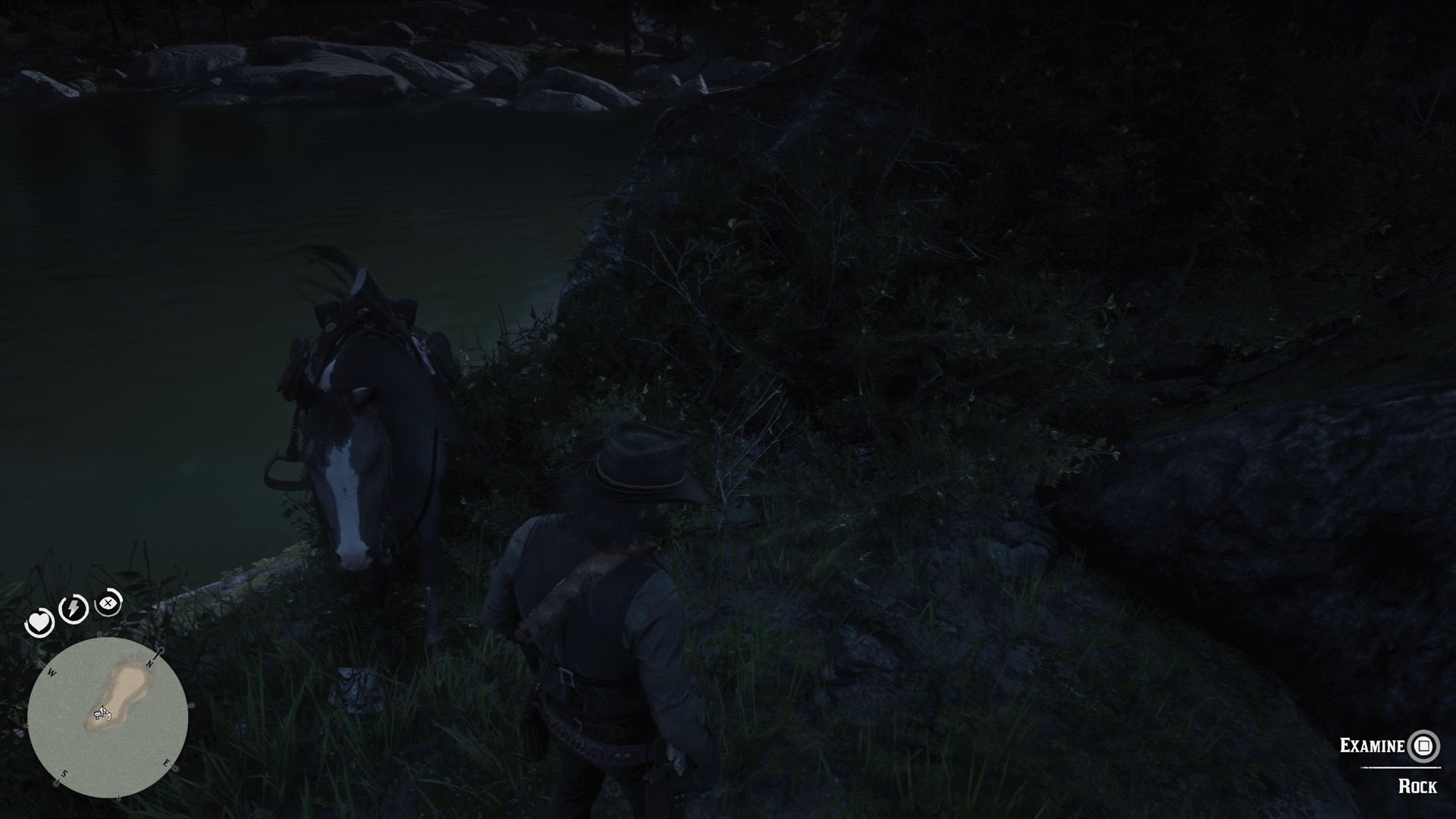Click the horse marker on the minimap

(98, 716)
